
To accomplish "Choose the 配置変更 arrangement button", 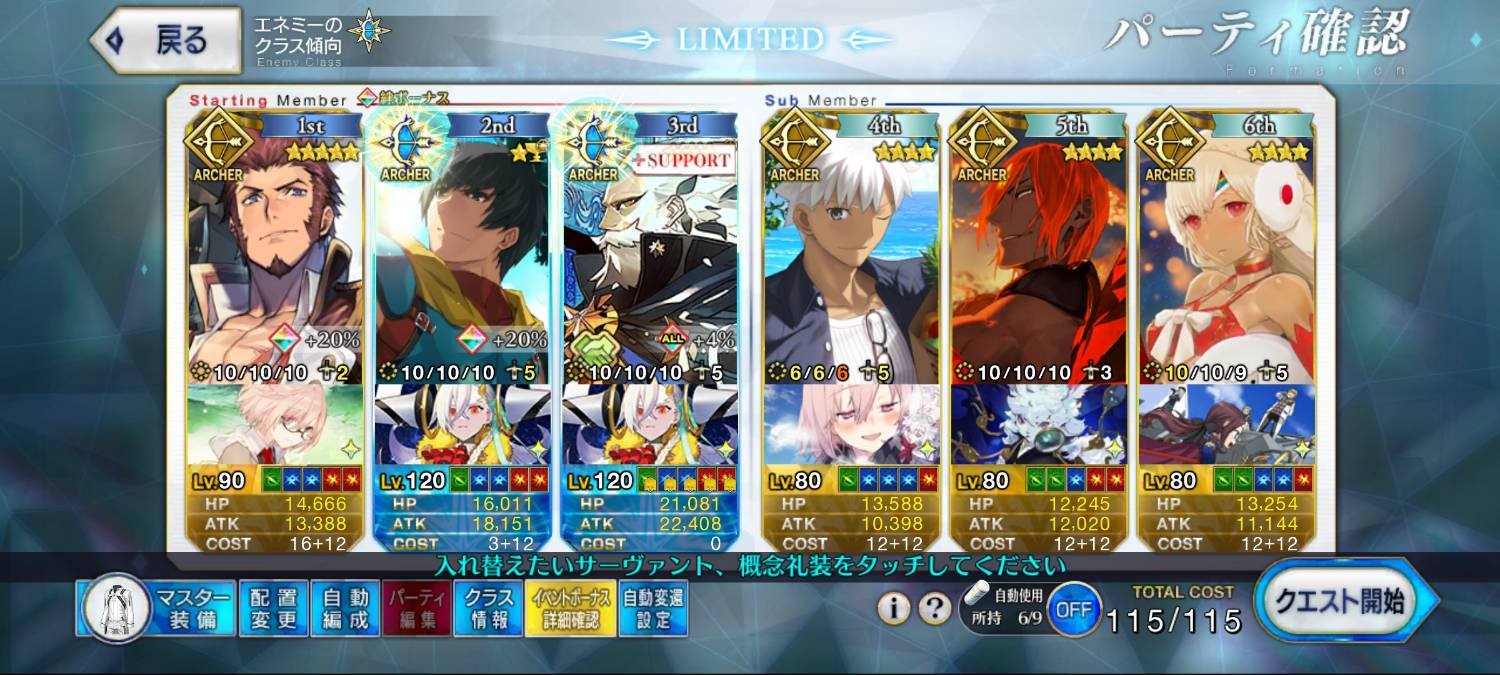I will coord(273,608).
